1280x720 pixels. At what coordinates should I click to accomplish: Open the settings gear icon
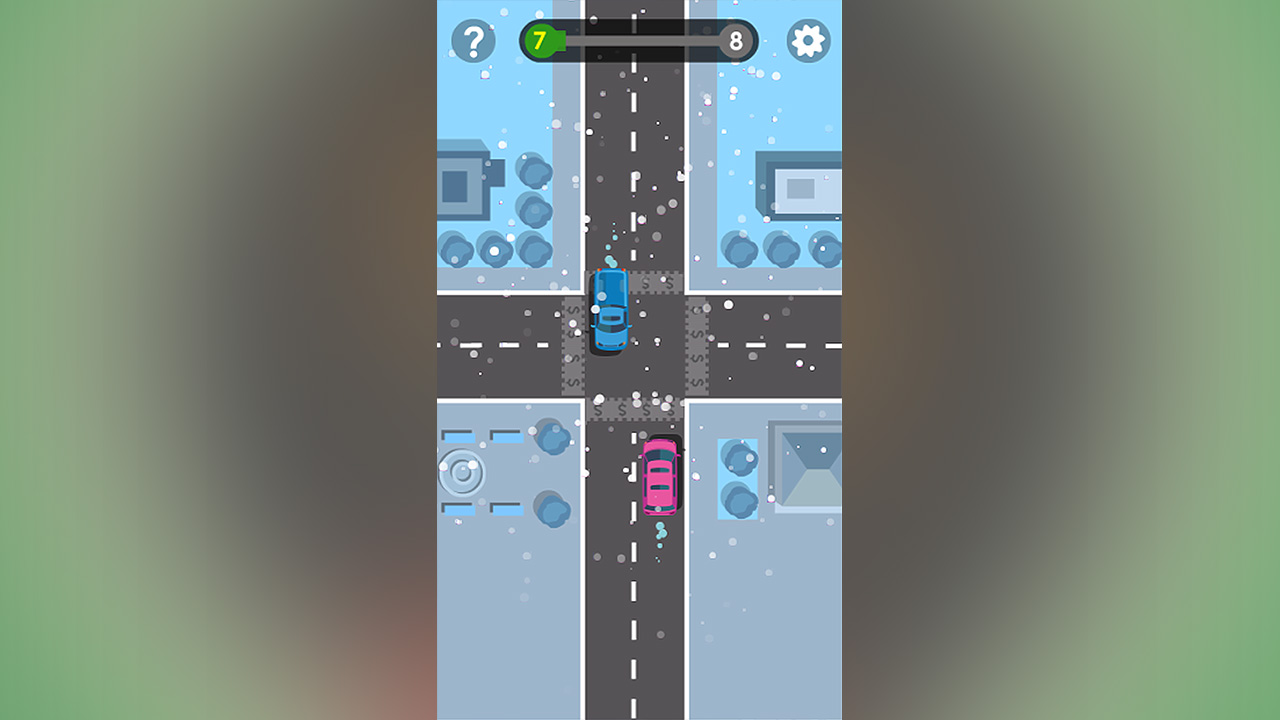coord(806,41)
